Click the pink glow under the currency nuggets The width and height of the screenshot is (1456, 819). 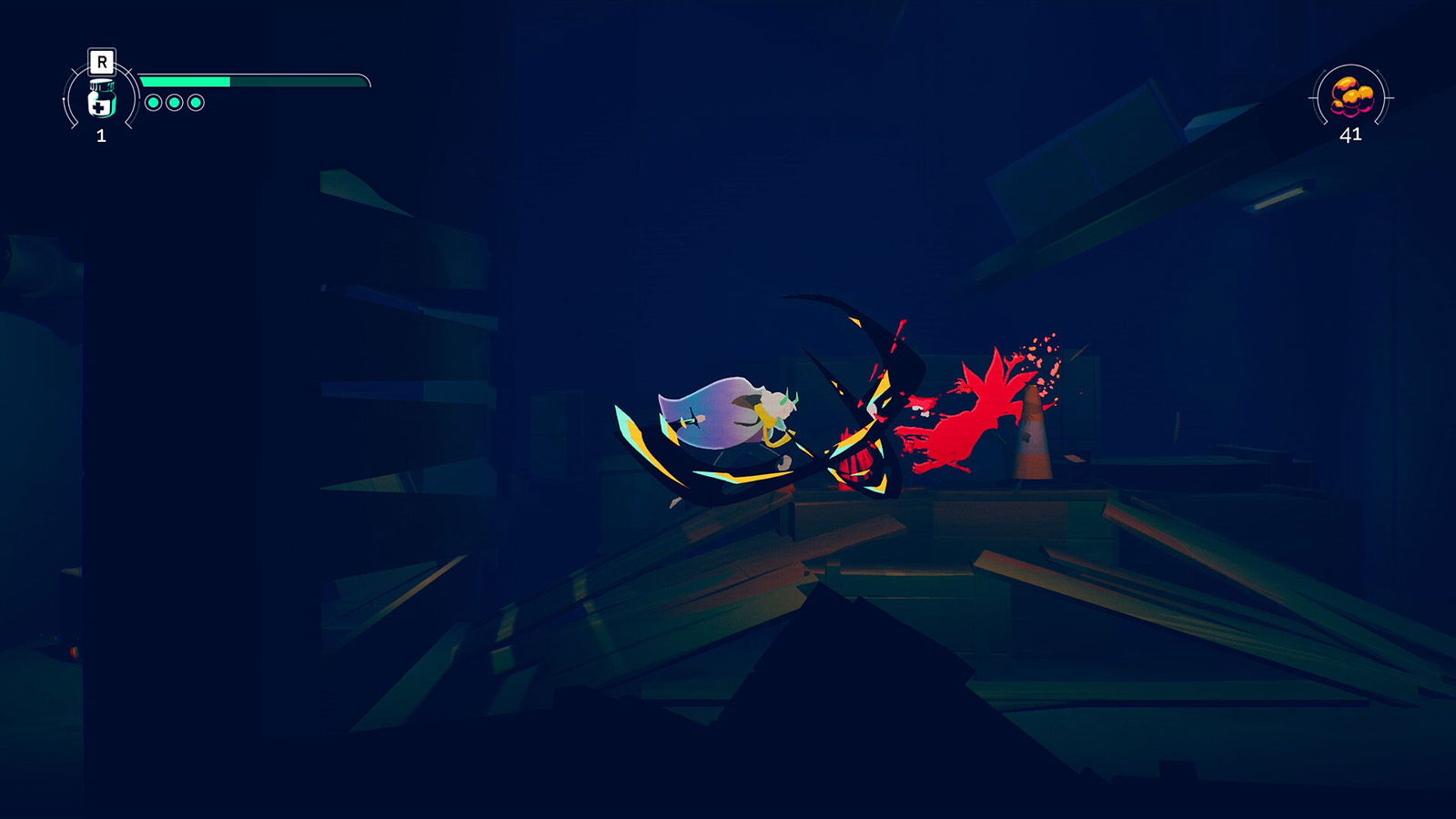point(1352,111)
